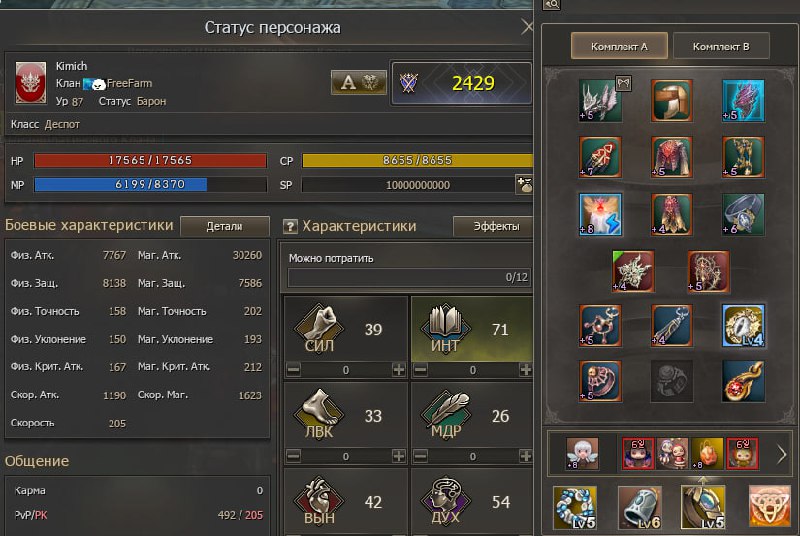This screenshot has height=536, width=800.
Task: Open the SP pouch plus button
Action: pyautogui.click(x=523, y=184)
